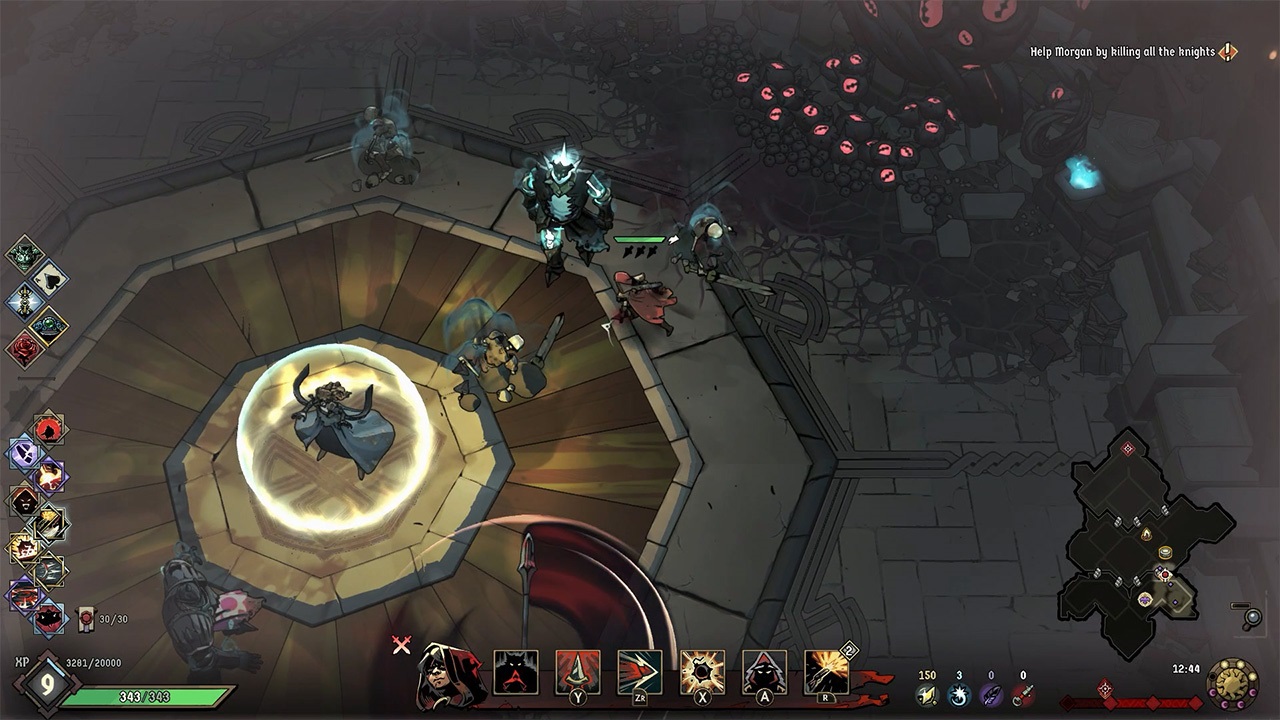The width and height of the screenshot is (1280, 720).
Task: Click Scarlet's portrait on the ability bar
Action: tap(443, 673)
